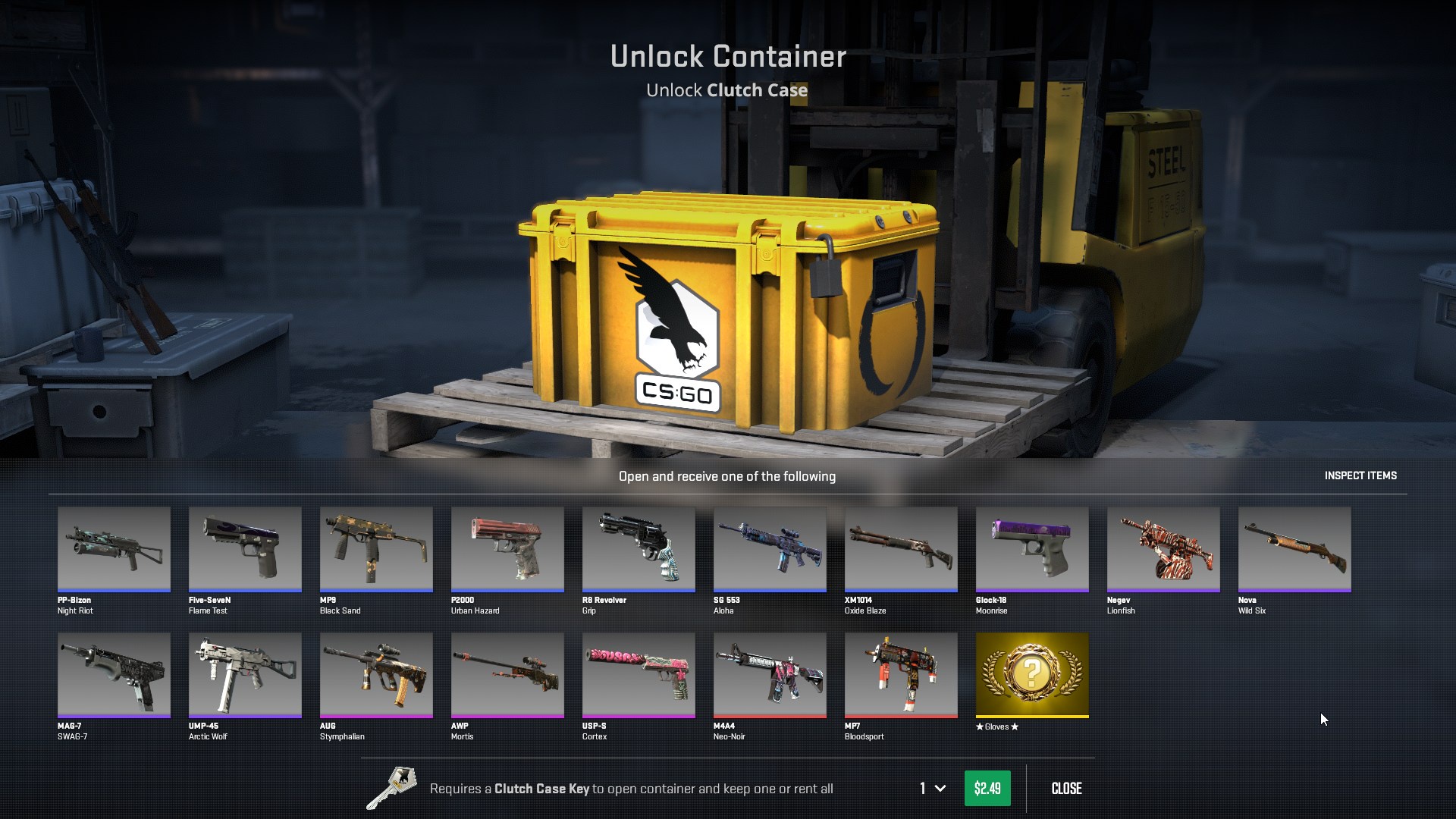Image resolution: width=1456 pixels, height=819 pixels.
Task: Pick the Negev Lionfish thumbnail
Action: 1163,548
